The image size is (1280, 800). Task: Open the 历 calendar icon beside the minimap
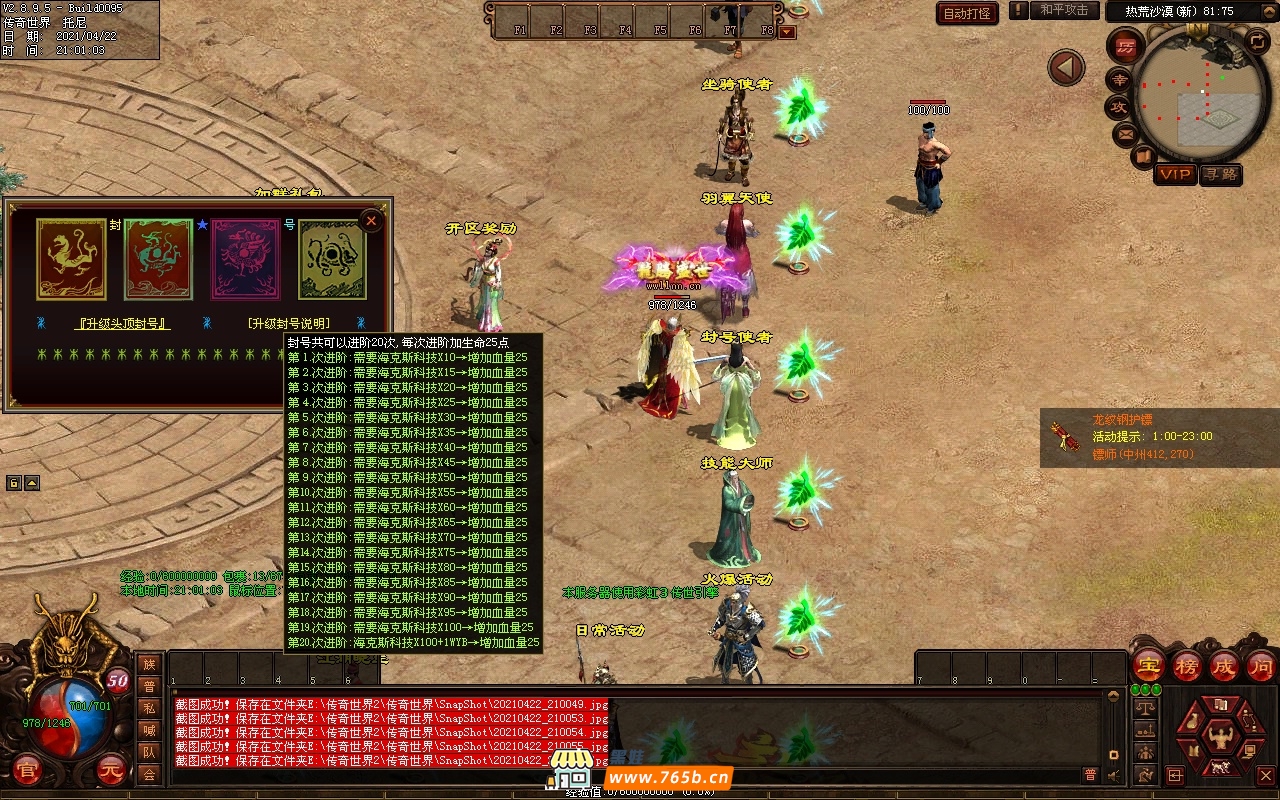click(1125, 46)
